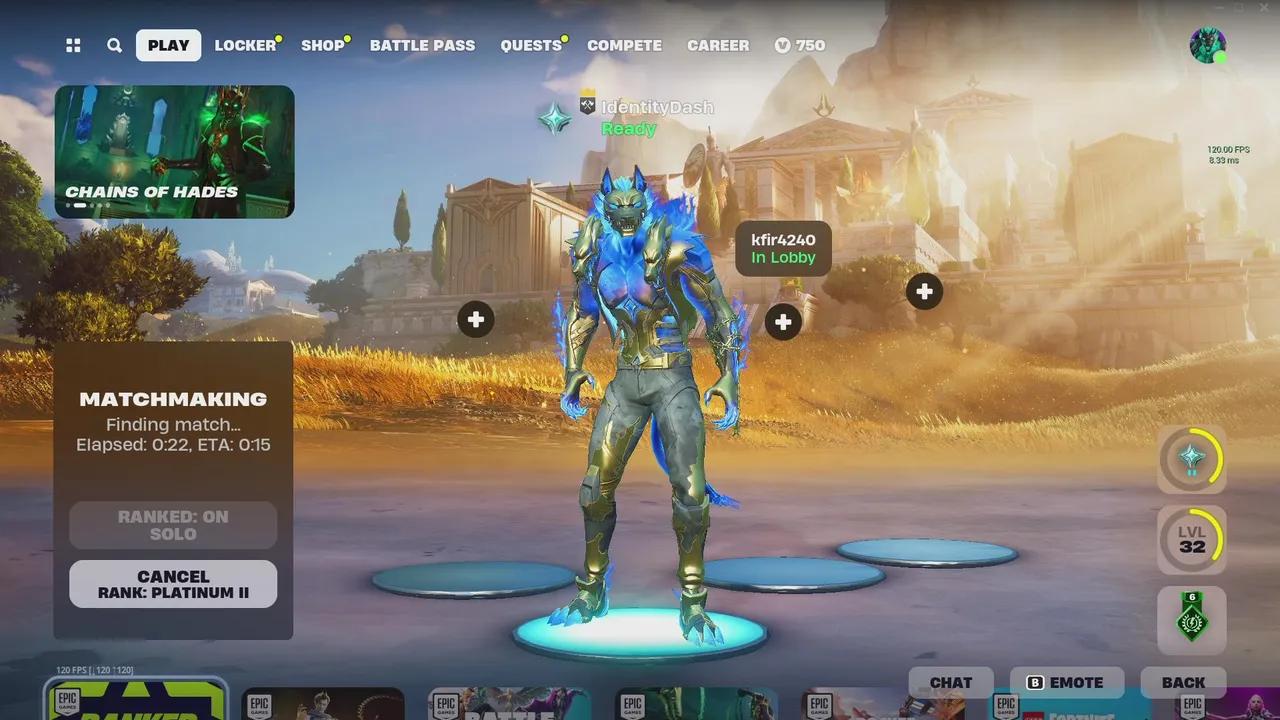The image size is (1280, 720).
Task: Switch to the BATTLE PASS tab
Action: [422, 45]
